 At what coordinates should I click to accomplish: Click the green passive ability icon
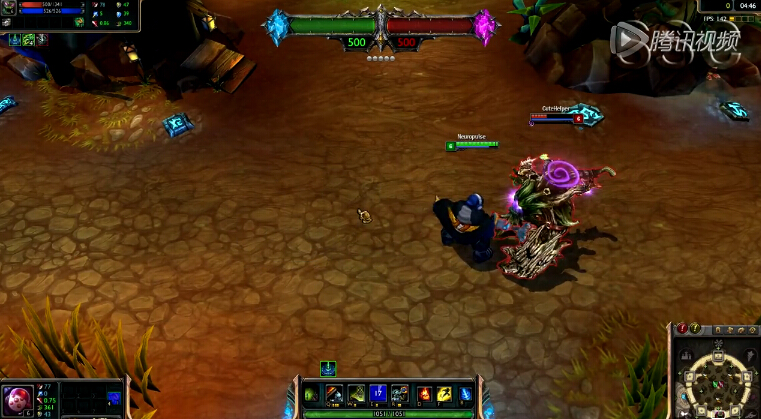(x=312, y=394)
